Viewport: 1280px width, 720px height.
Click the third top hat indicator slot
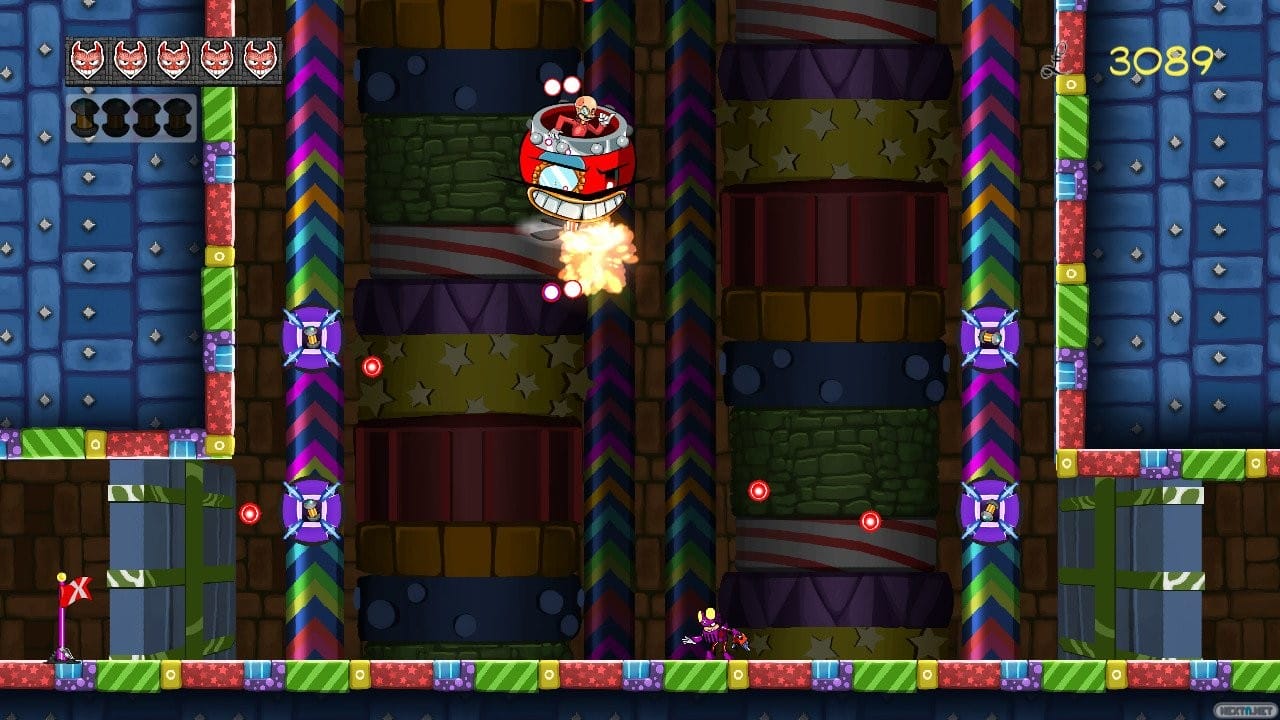click(x=145, y=118)
